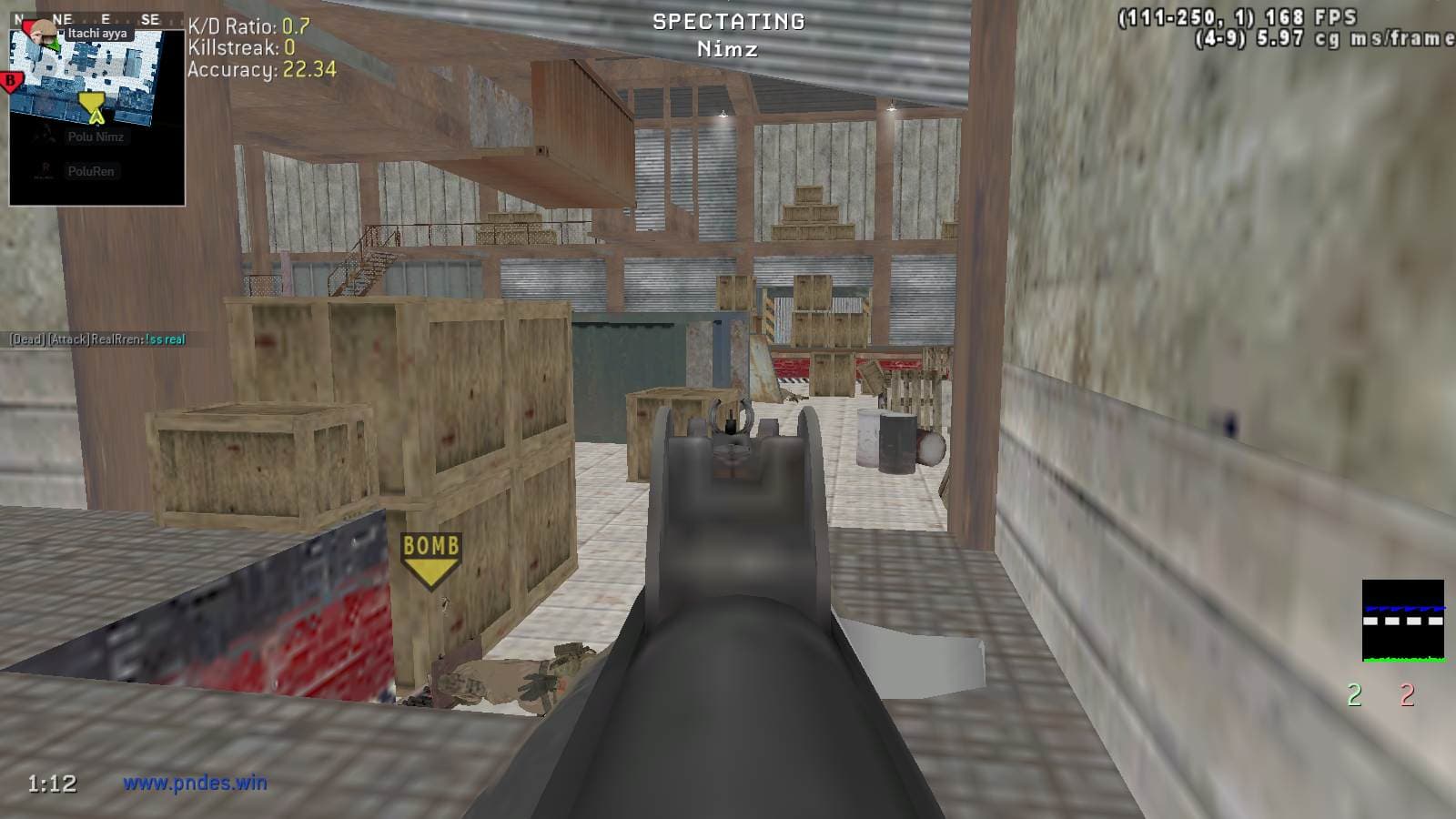
Task: Click Itachi ayya in the voice overlay
Action: [x=96, y=34]
